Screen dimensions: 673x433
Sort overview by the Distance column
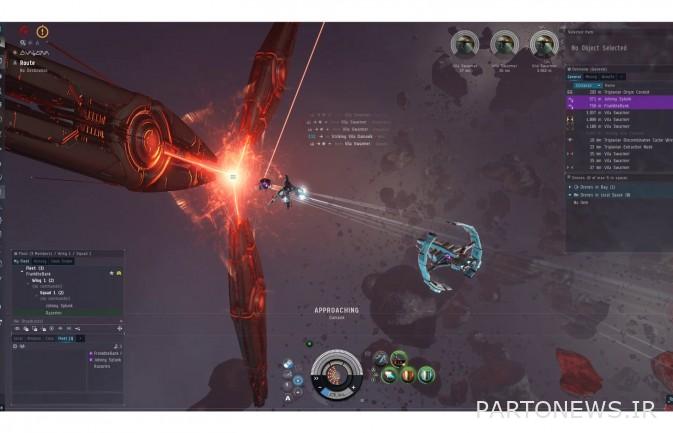tap(584, 85)
